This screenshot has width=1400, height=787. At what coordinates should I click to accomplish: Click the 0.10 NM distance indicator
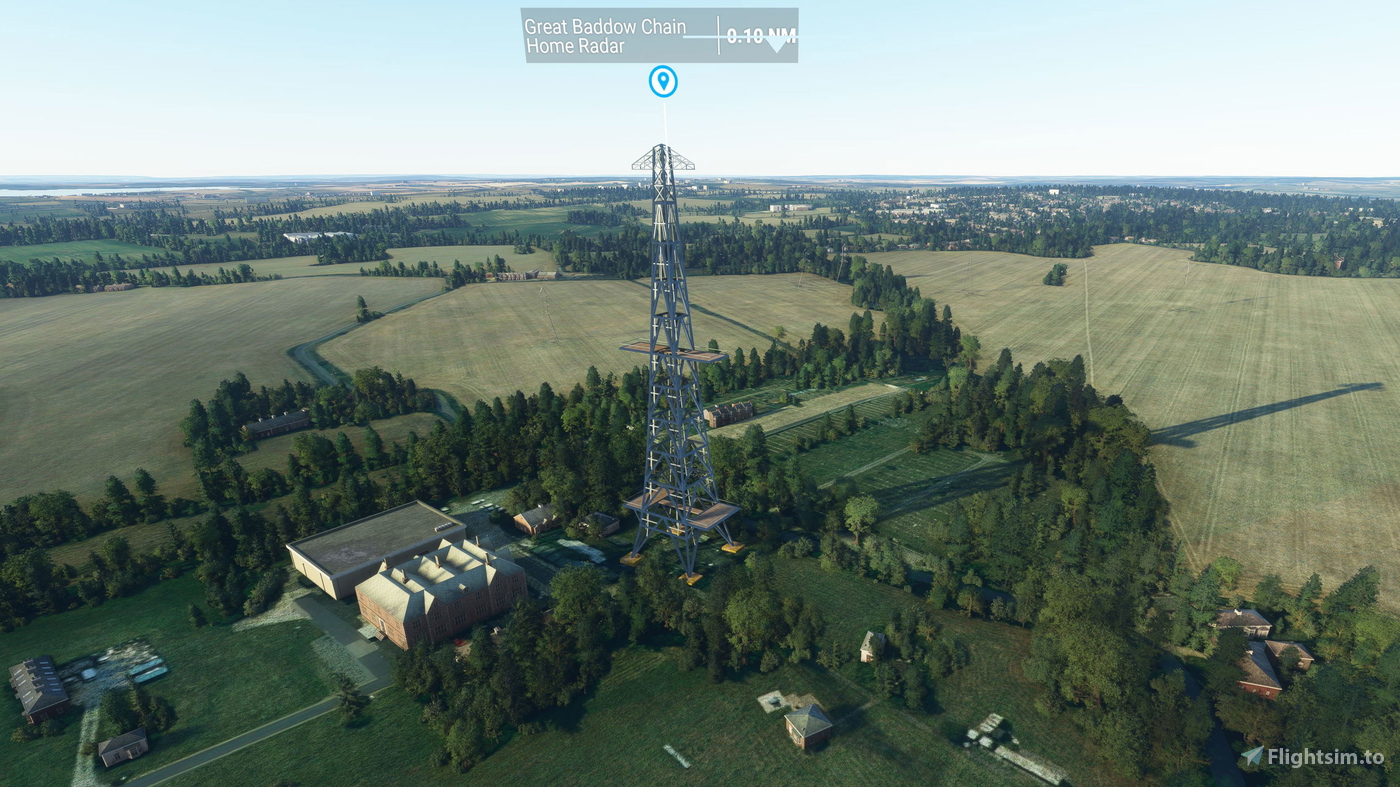tap(759, 33)
